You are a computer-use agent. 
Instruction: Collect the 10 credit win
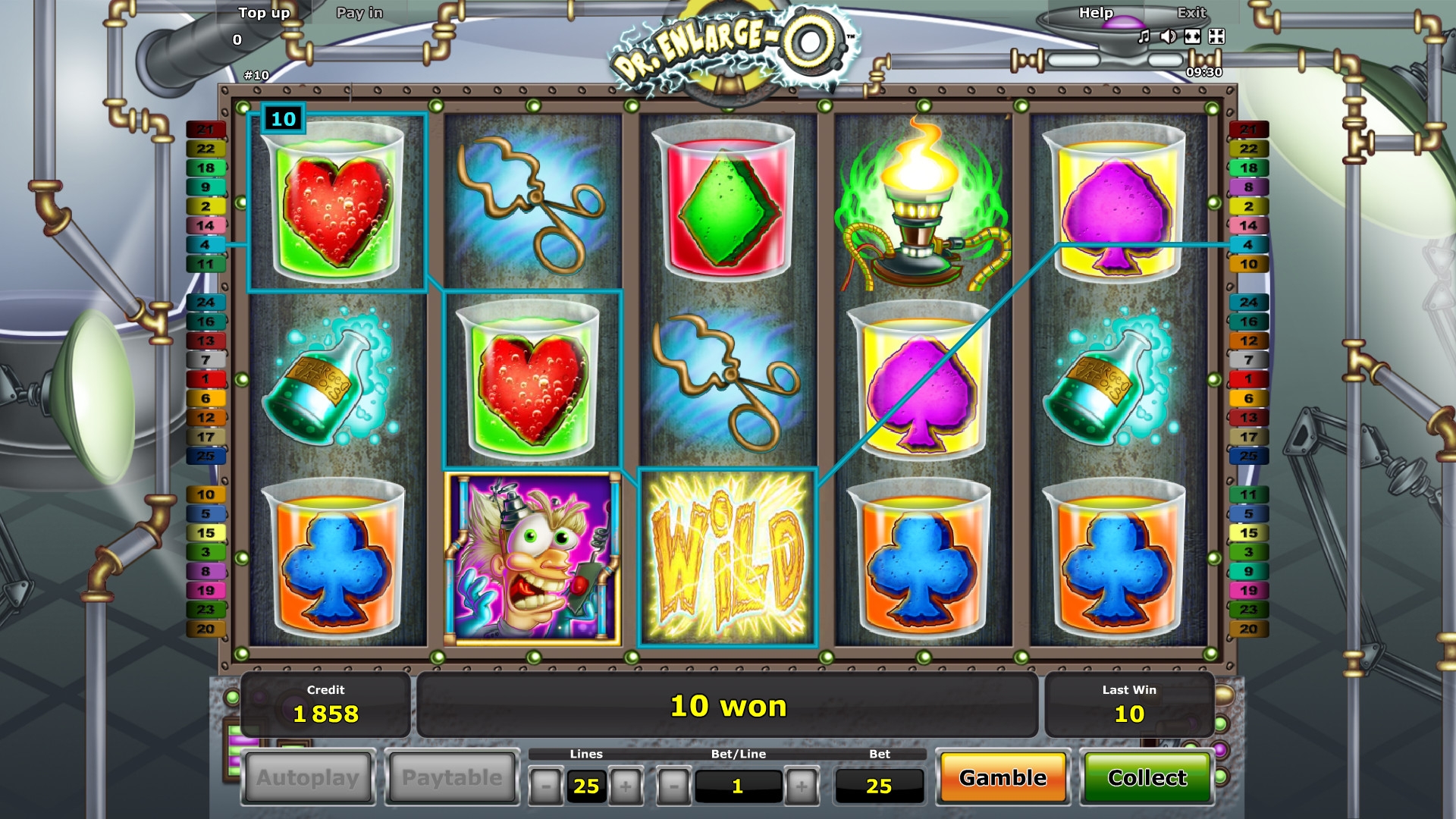click(x=1147, y=778)
